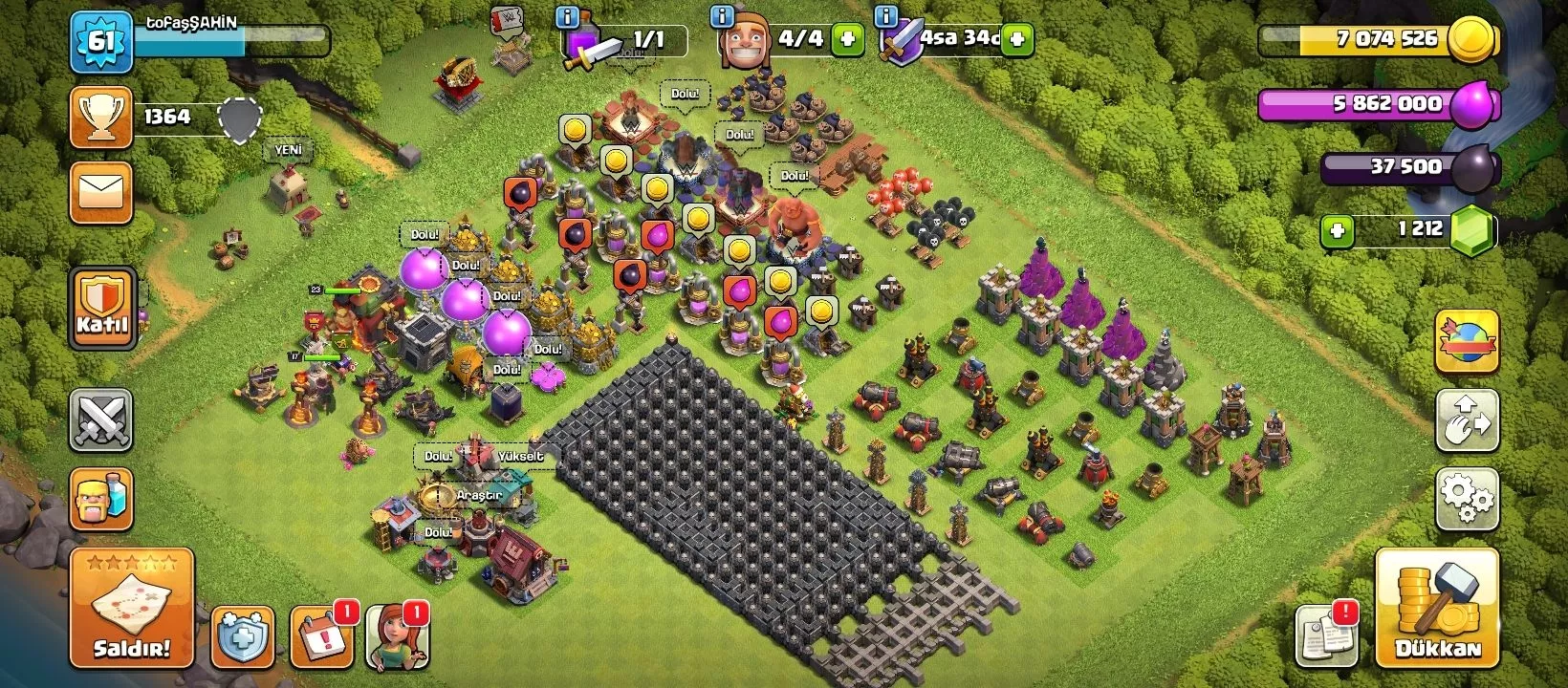Buy gems with the green plus
1568x688 pixels.
(1338, 231)
